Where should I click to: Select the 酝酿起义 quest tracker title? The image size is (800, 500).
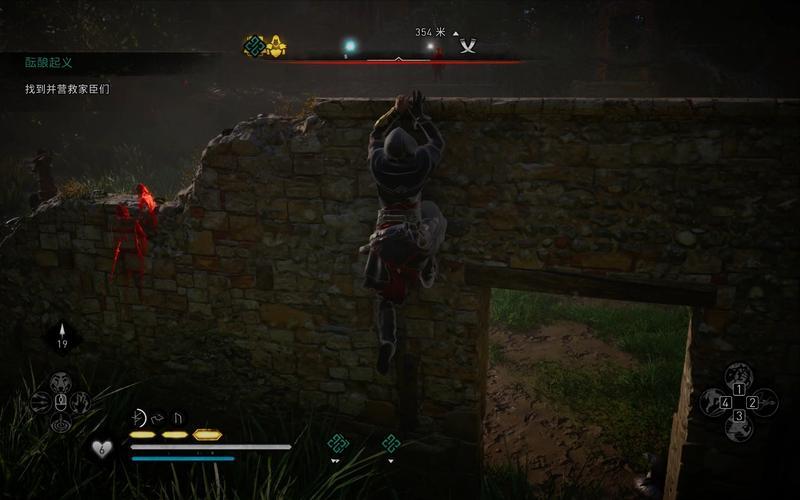click(48, 62)
